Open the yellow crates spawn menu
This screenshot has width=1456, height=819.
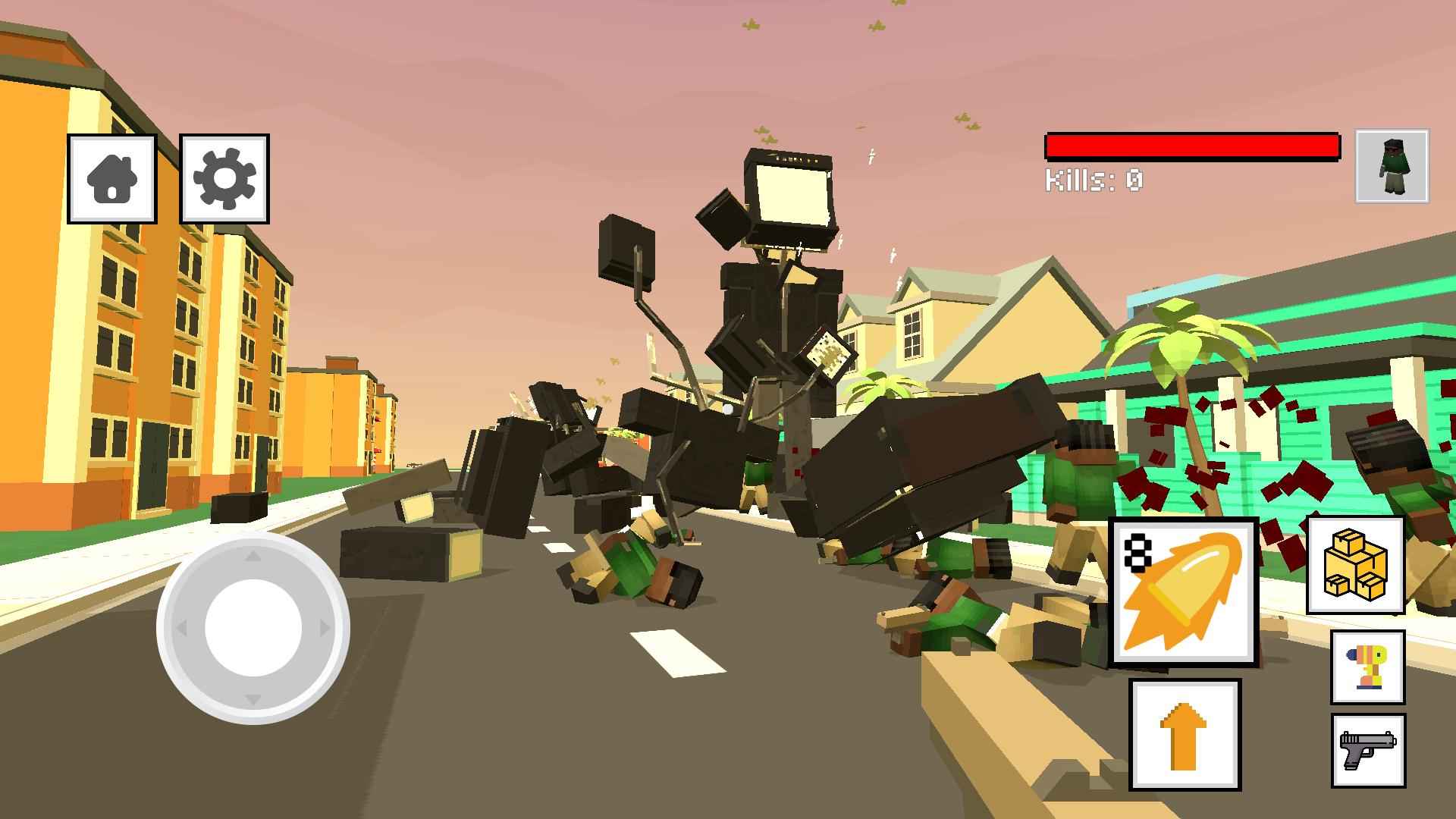tap(1355, 565)
